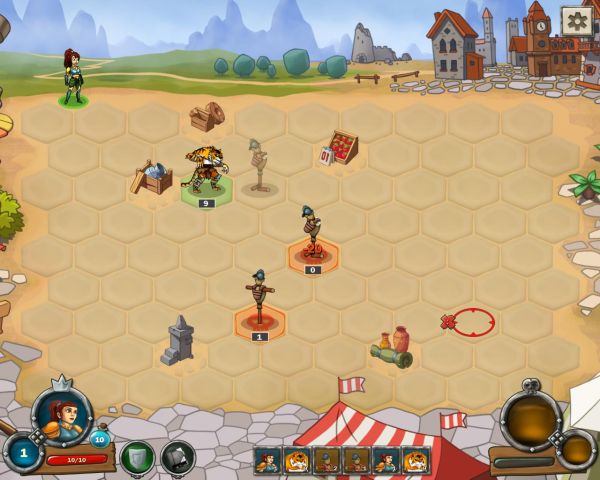The image size is (600, 480).
Task: Click the dark block button beside the shield
Action: coord(178,457)
